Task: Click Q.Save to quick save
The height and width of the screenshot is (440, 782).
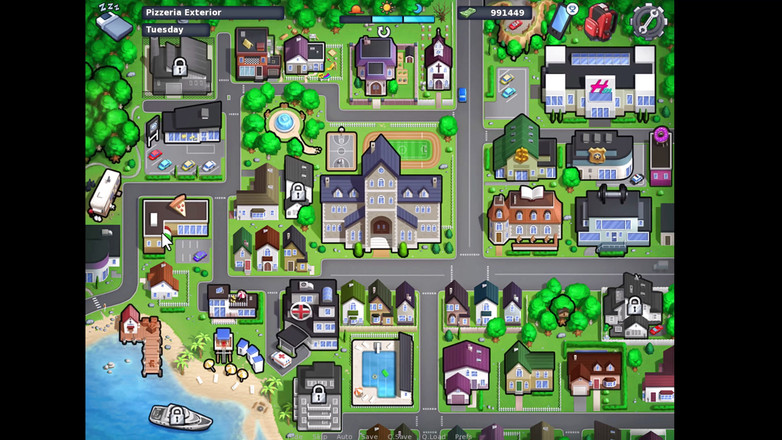Action: pyautogui.click(x=401, y=436)
